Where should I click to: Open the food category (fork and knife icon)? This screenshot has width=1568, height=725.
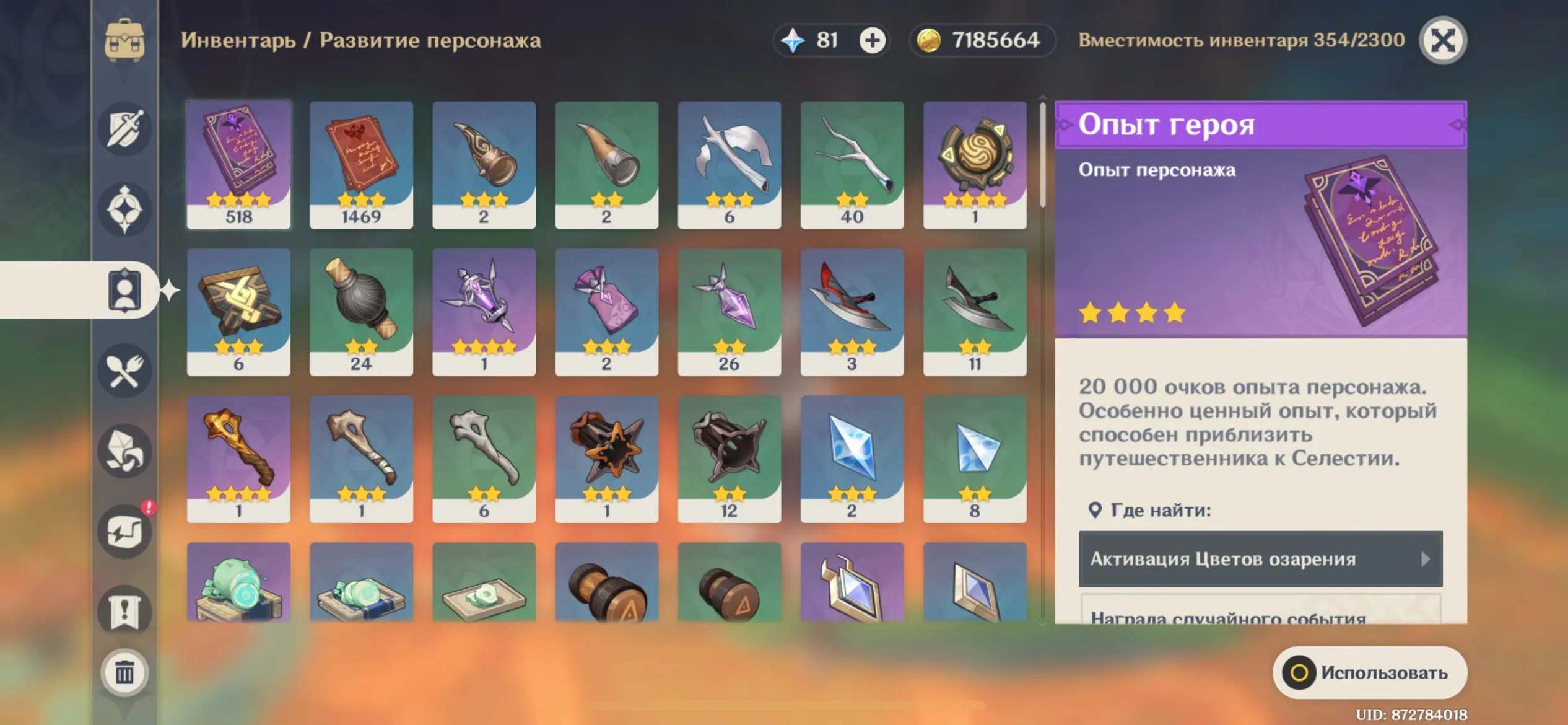pos(123,369)
